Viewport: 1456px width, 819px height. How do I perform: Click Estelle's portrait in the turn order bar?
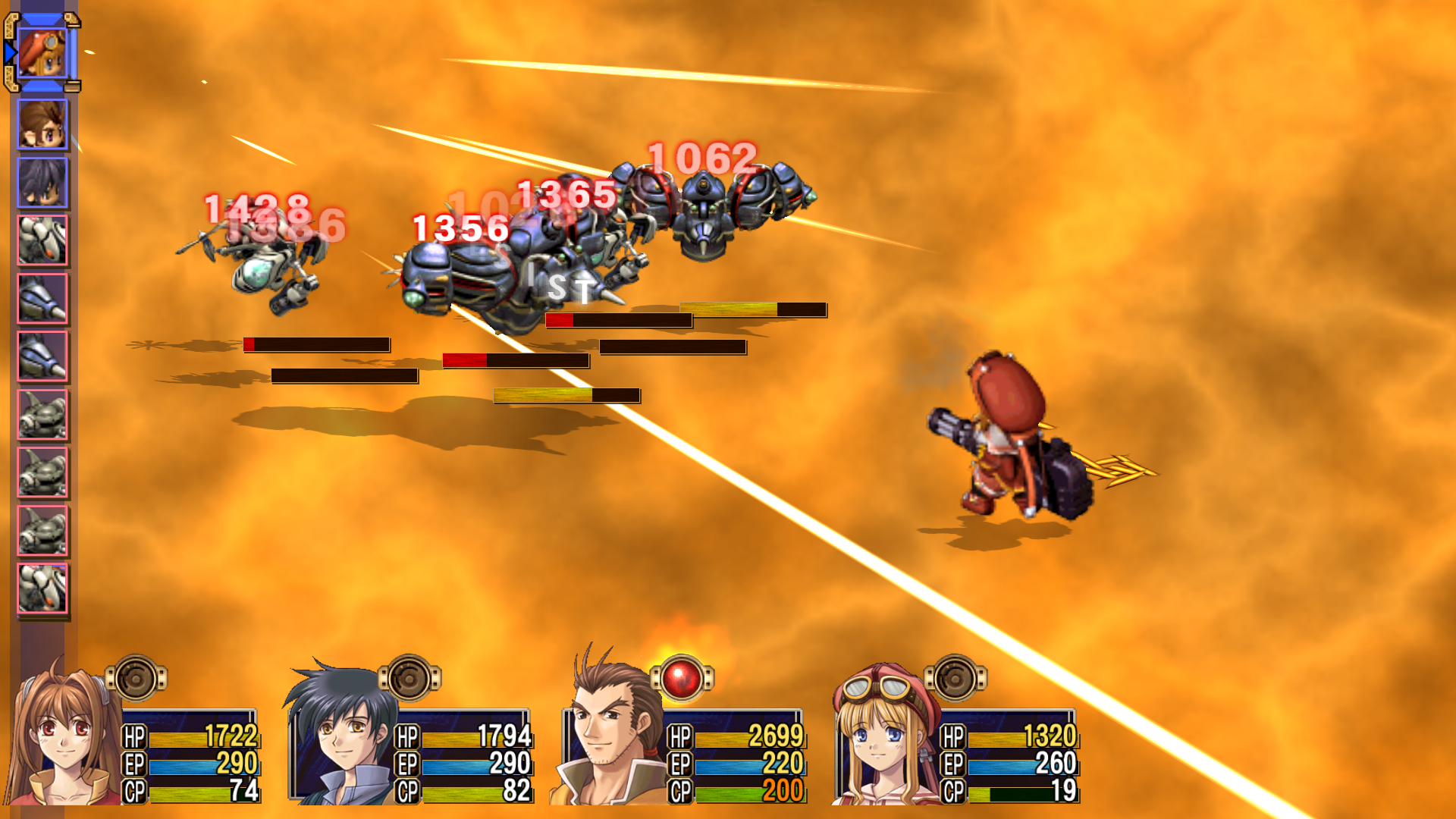(x=42, y=125)
